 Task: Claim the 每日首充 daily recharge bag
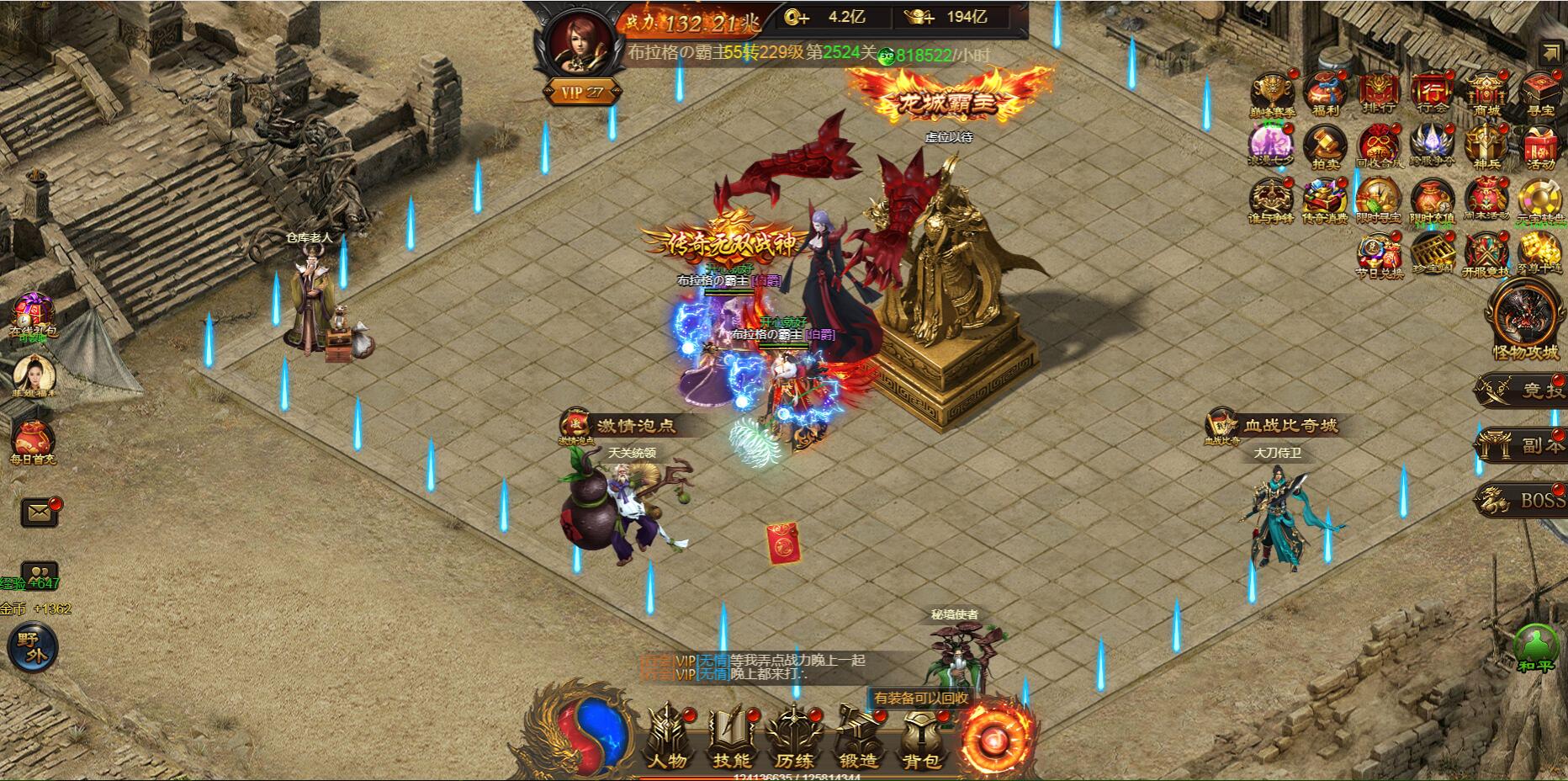point(33,440)
